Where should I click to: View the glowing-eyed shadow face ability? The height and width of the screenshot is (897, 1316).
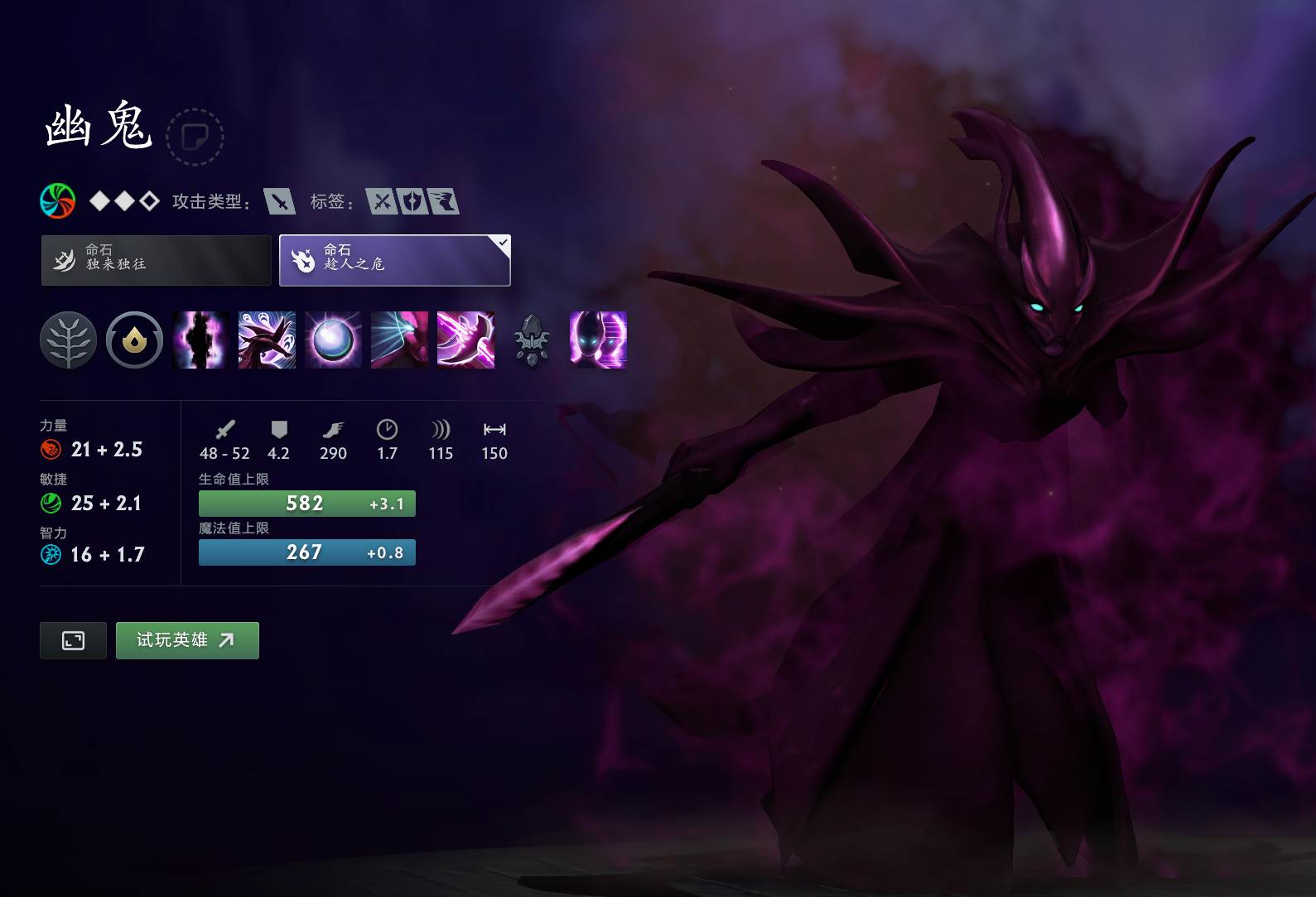click(x=598, y=340)
